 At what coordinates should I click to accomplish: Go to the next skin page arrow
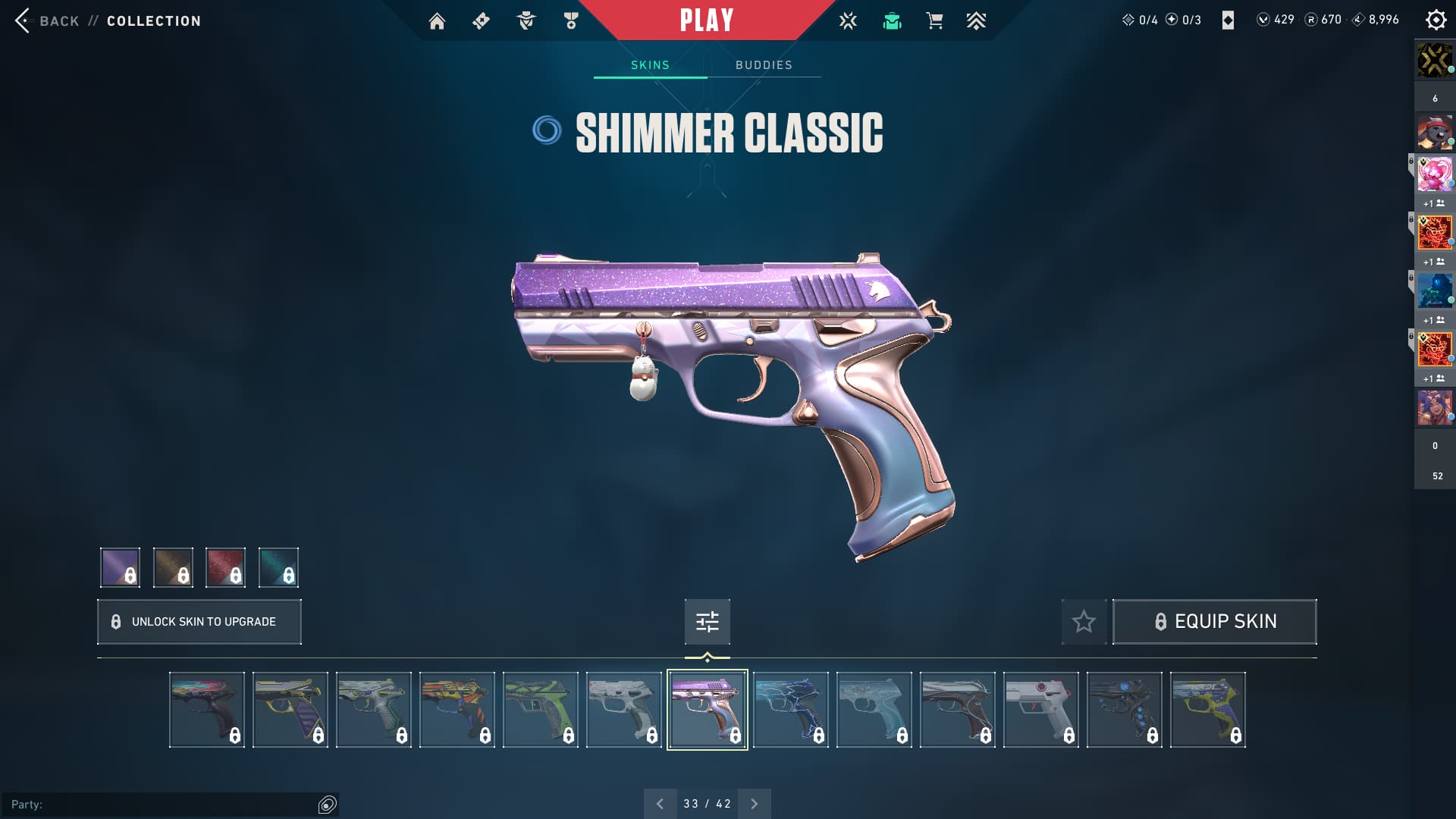tap(754, 804)
